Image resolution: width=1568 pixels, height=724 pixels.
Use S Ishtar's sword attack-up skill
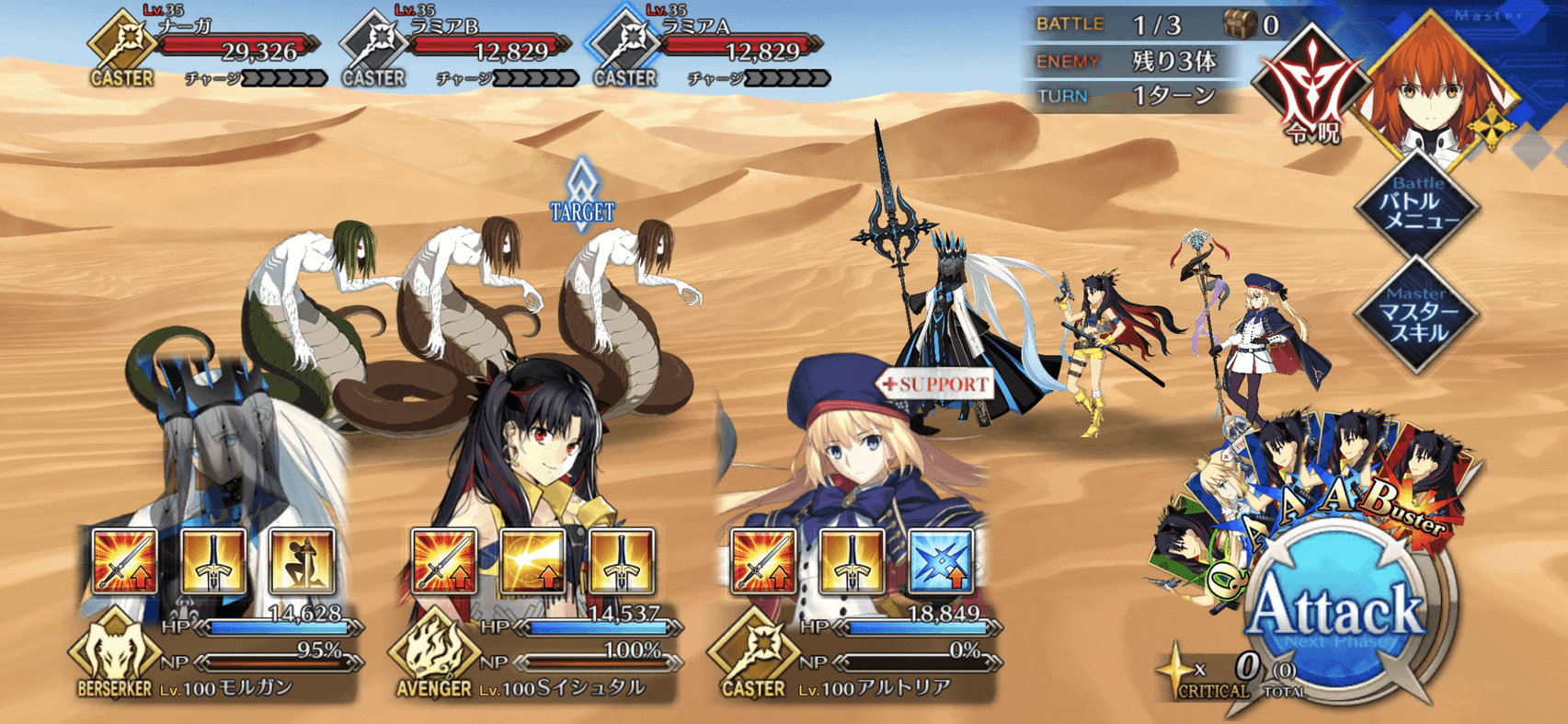(444, 561)
